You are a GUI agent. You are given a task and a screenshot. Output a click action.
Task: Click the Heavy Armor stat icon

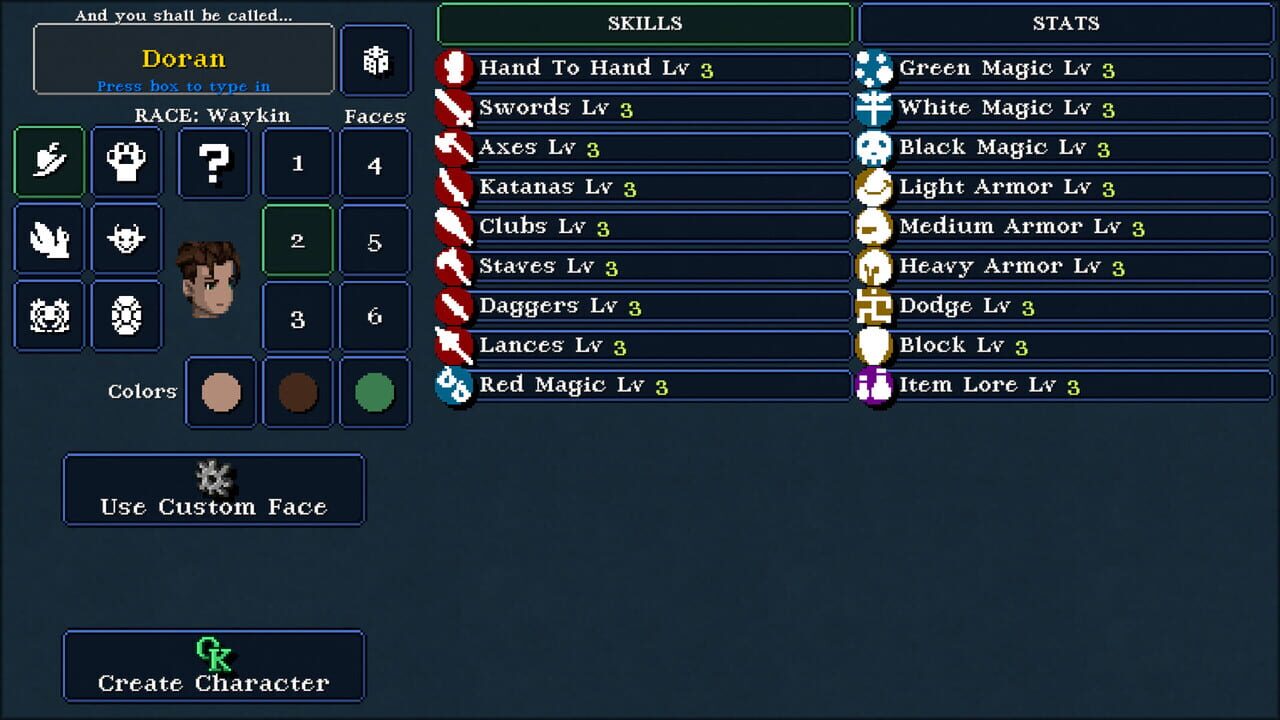tap(873, 265)
